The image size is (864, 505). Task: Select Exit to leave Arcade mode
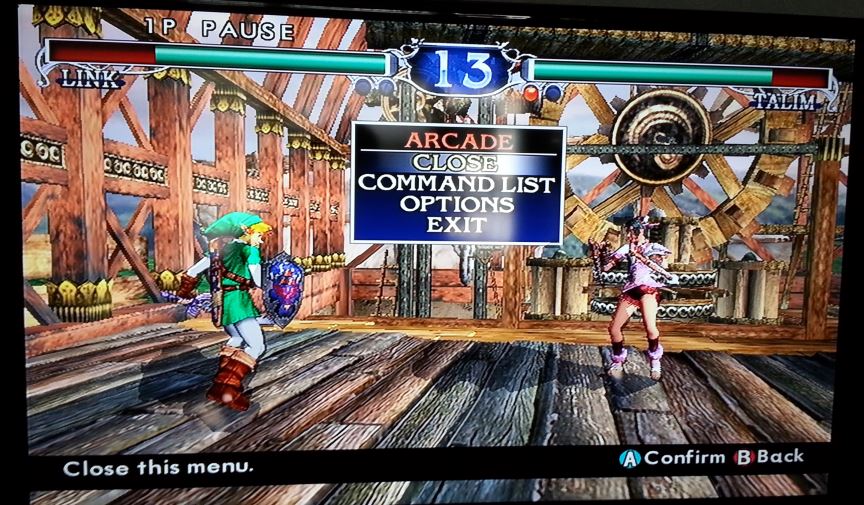click(456, 224)
